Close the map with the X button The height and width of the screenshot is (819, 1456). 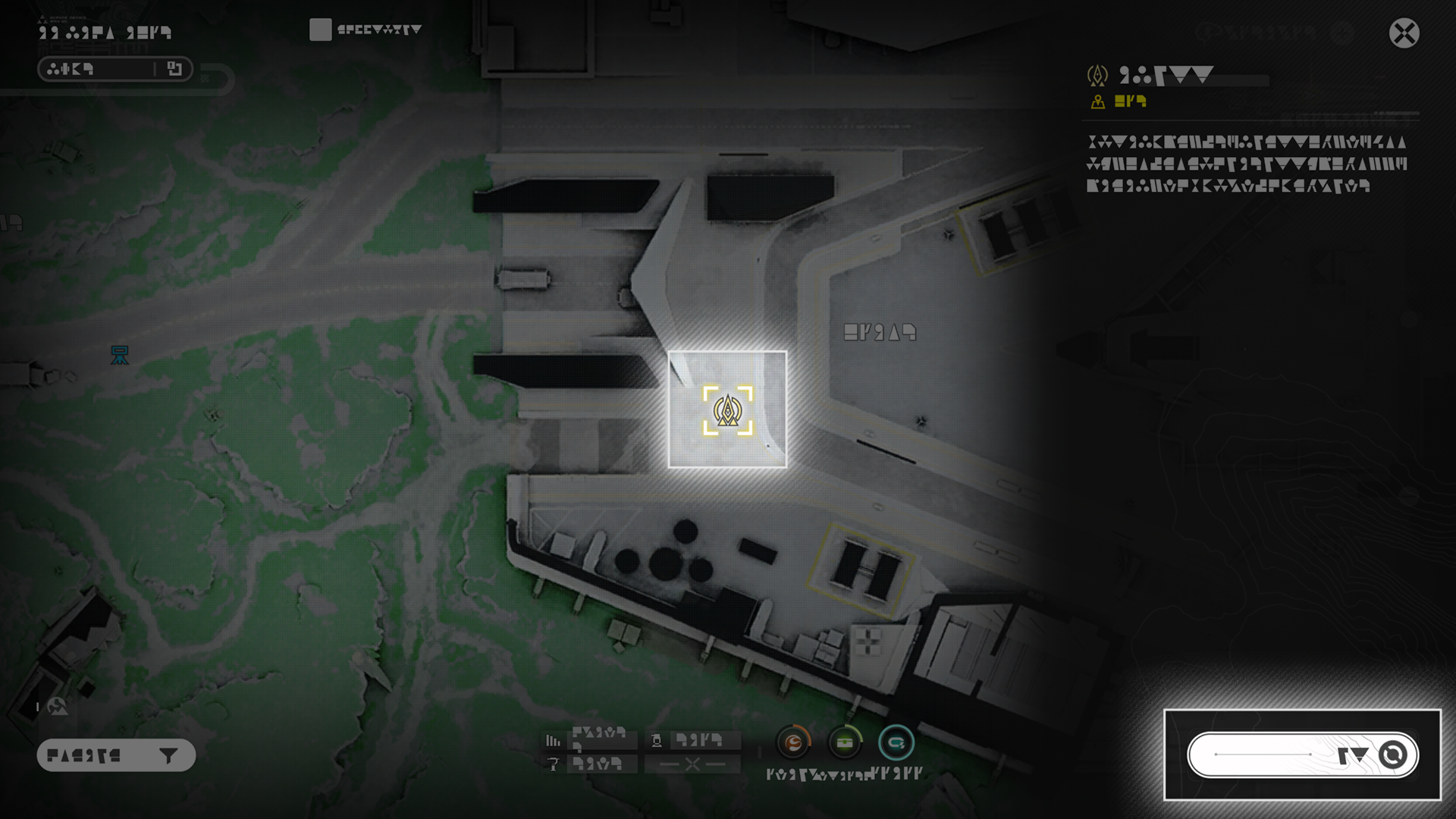1404,33
